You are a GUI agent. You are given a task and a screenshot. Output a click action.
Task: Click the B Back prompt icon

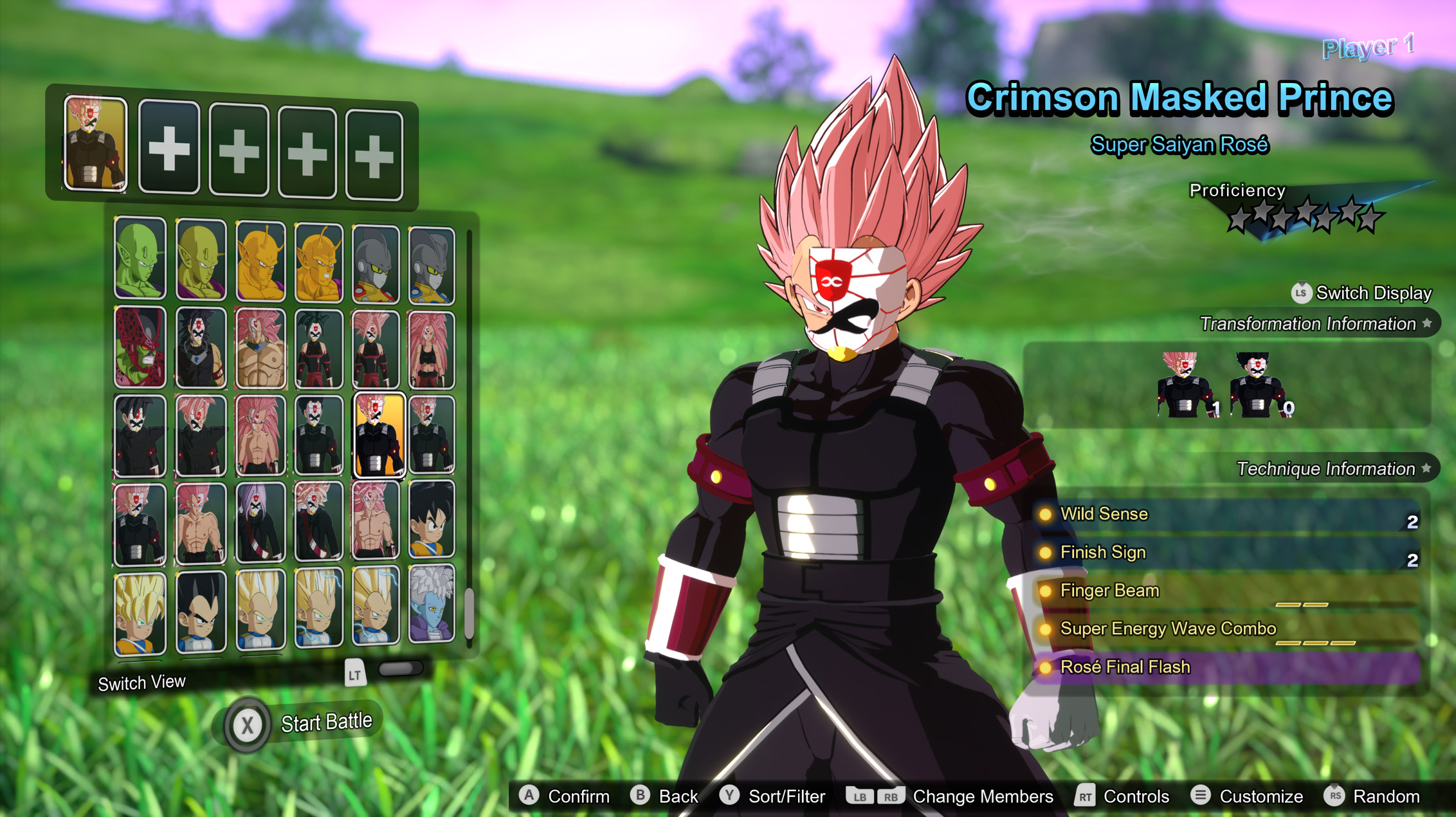click(x=640, y=796)
